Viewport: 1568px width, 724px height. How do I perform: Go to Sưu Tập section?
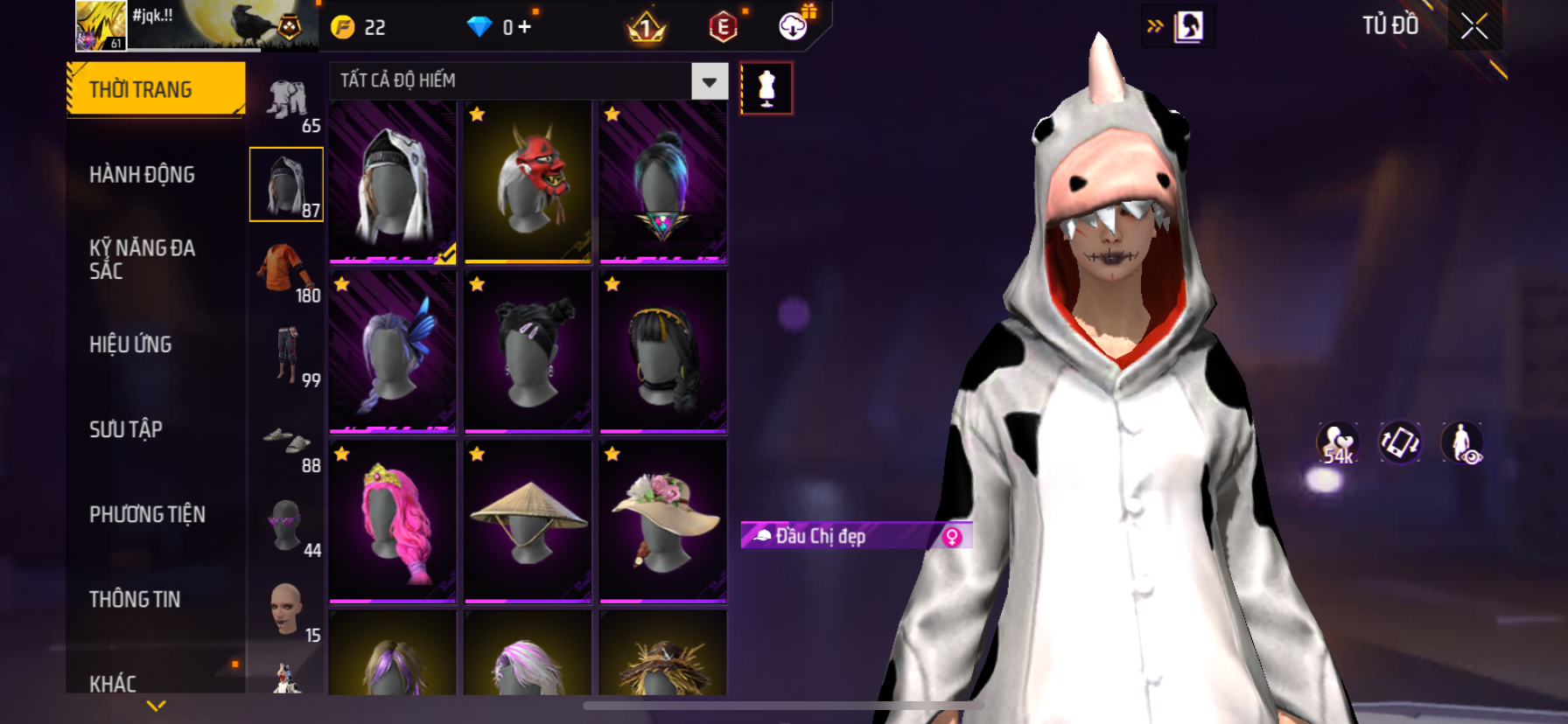[126, 429]
